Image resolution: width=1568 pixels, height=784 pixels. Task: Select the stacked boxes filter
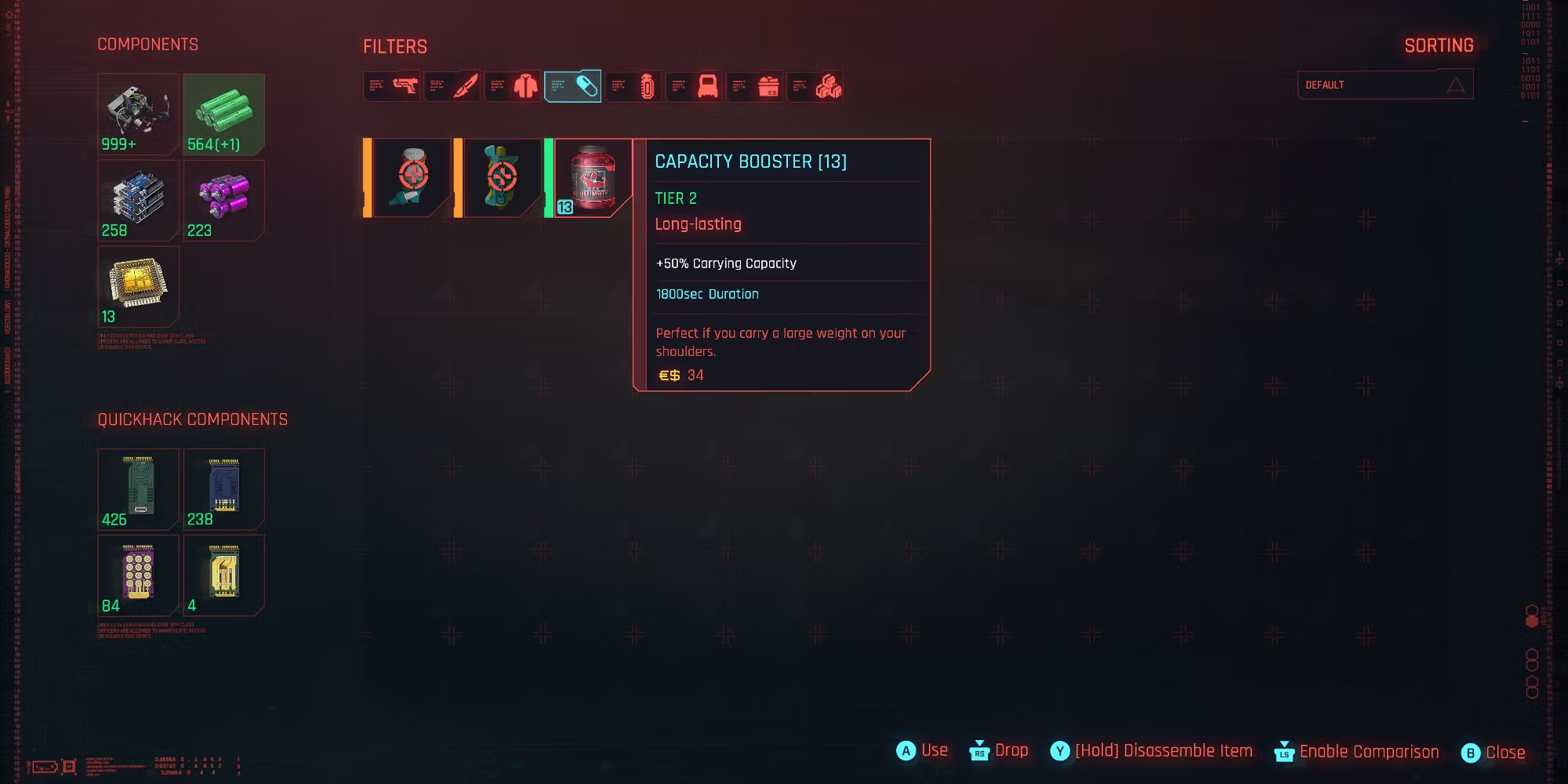[x=815, y=85]
